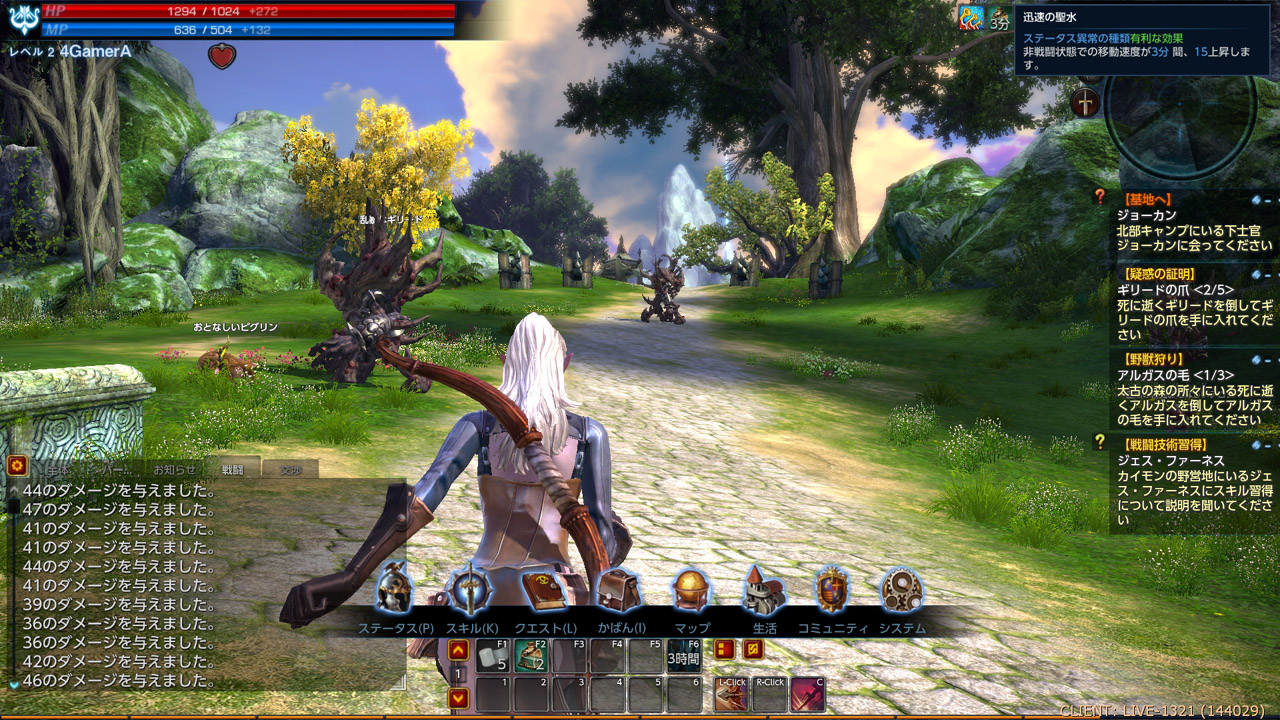Open the マップ globe menu
The width and height of the screenshot is (1280, 720).
coord(691,593)
